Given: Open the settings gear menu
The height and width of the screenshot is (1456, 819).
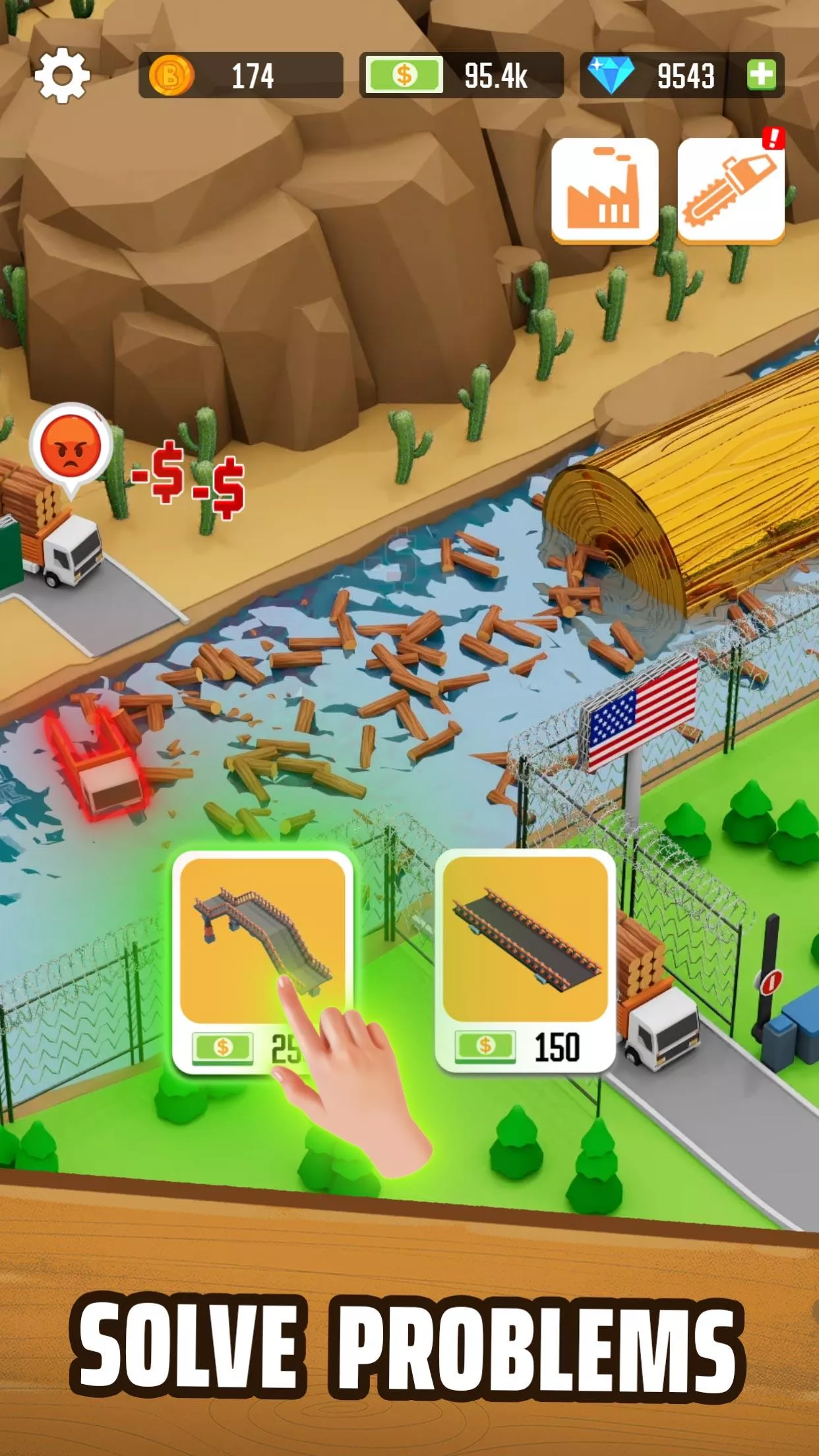Looking at the screenshot, I should 62,75.
